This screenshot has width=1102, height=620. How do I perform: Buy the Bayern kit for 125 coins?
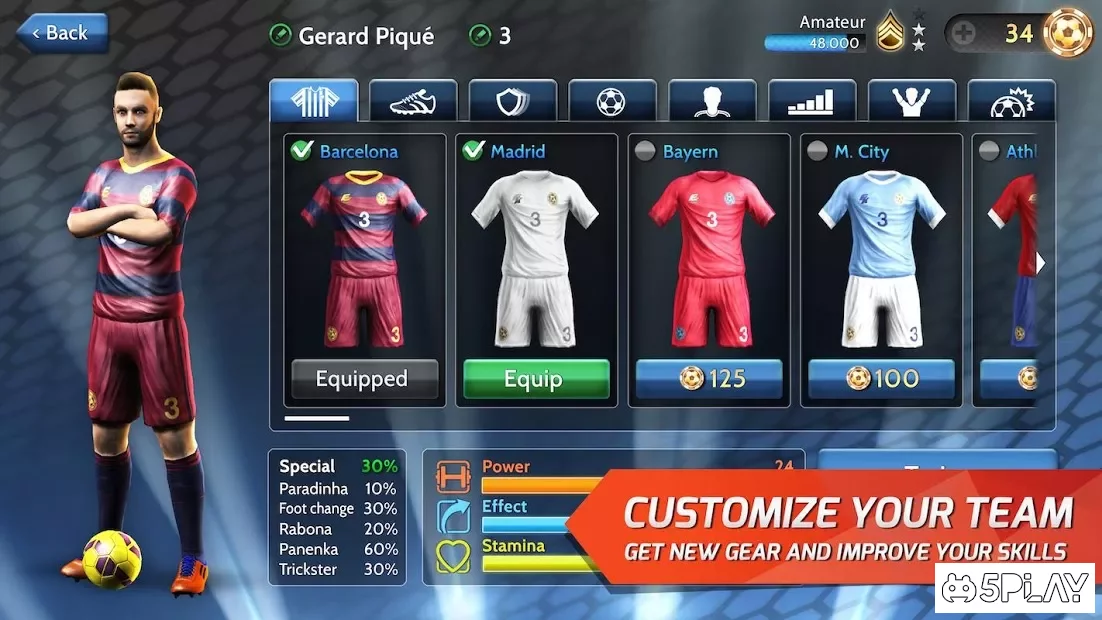tap(709, 379)
